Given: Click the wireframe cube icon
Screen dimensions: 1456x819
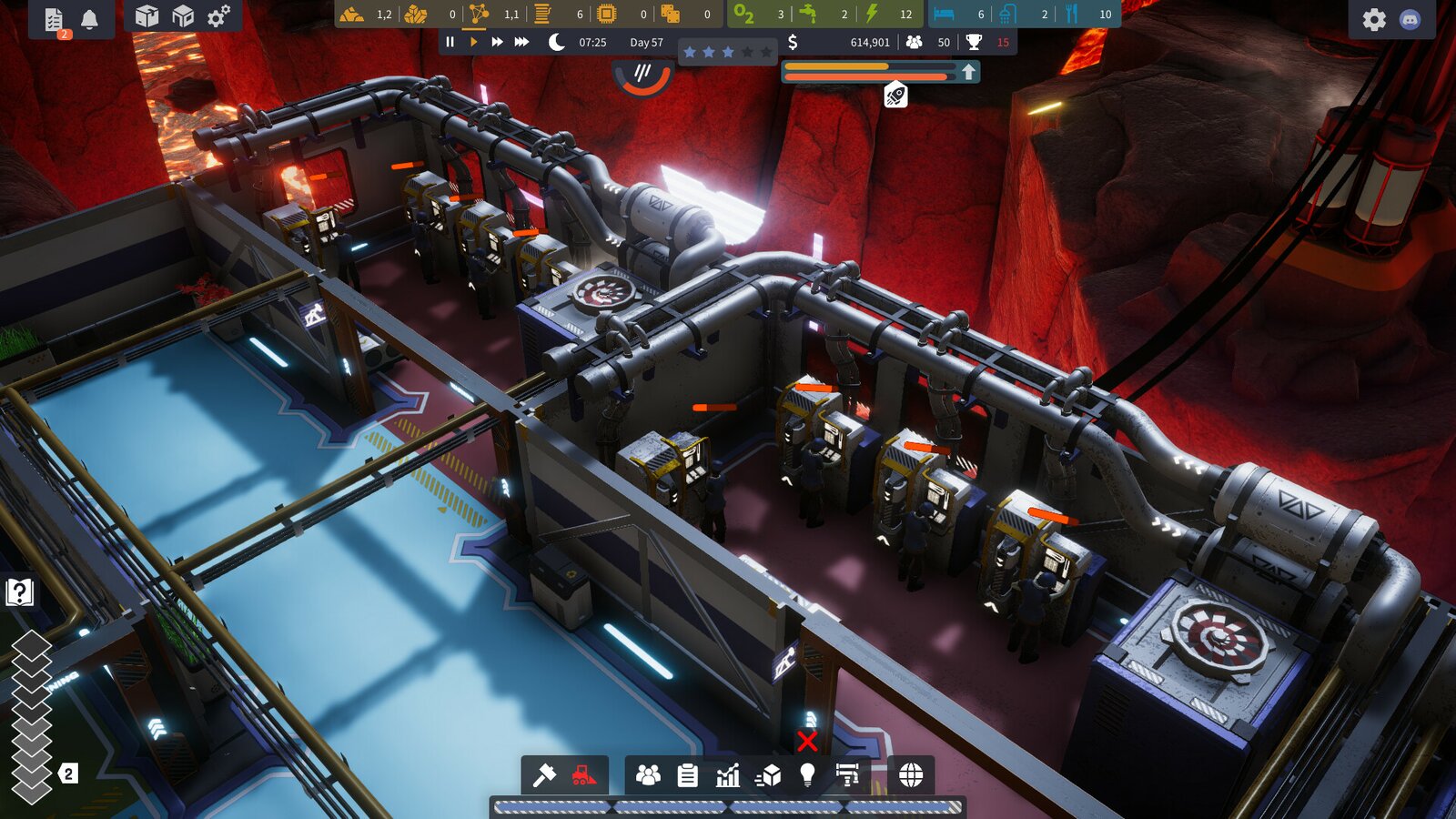Looking at the screenshot, I should point(183,16).
